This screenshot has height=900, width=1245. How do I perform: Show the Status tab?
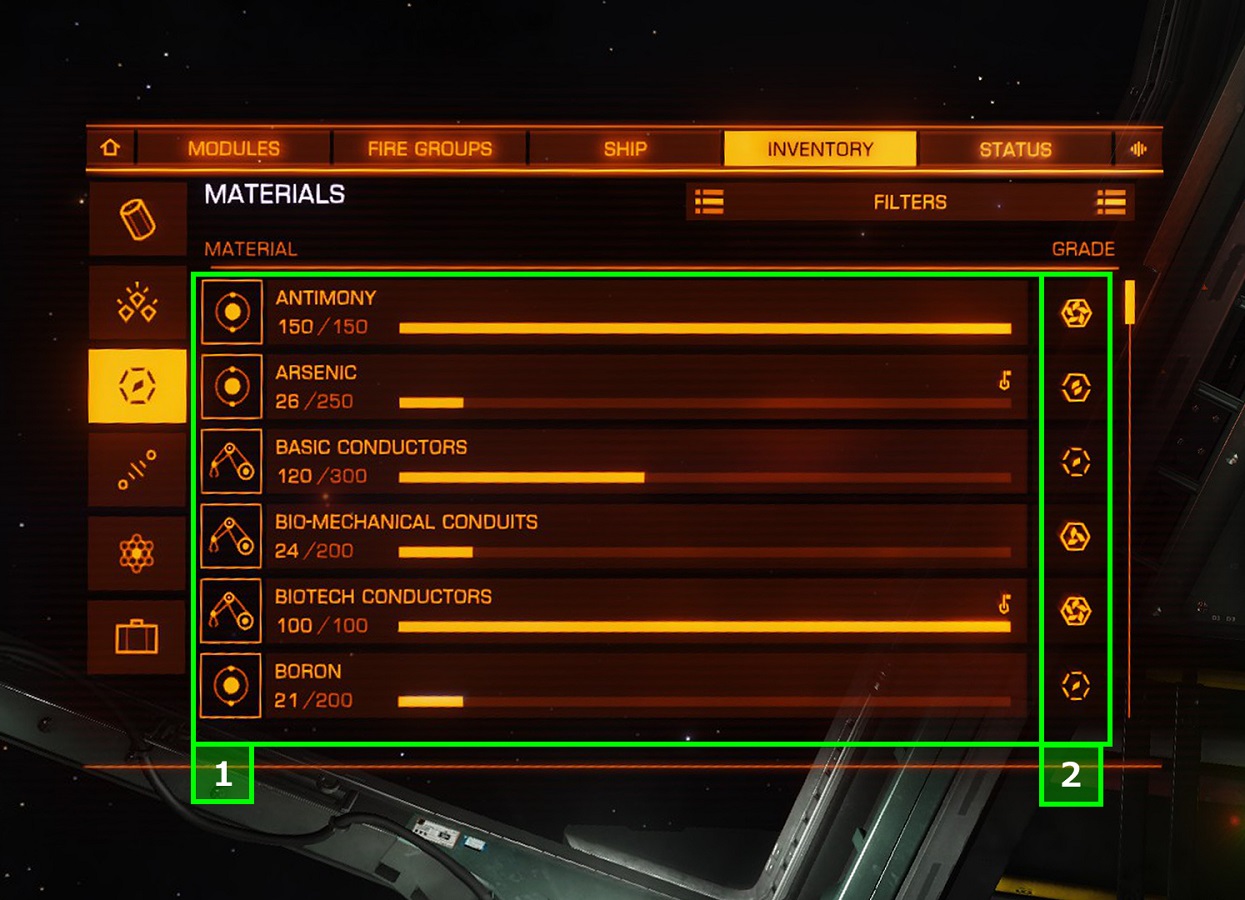click(1015, 149)
